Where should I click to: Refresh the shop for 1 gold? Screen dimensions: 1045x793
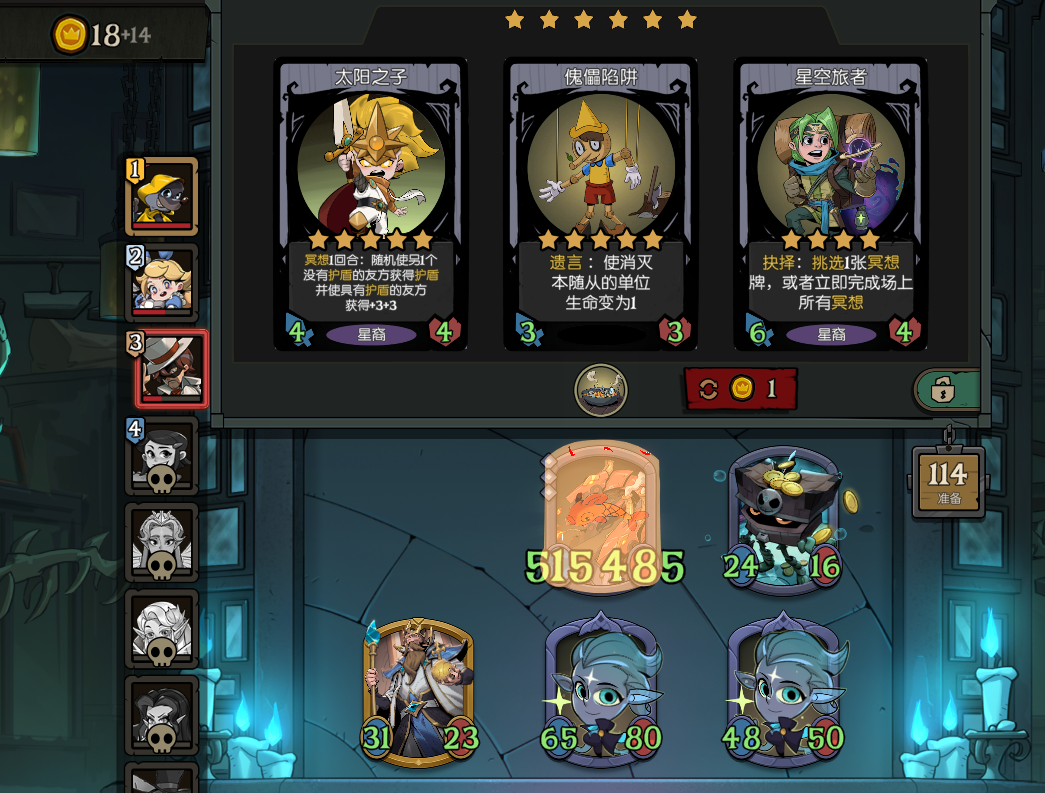click(x=741, y=389)
